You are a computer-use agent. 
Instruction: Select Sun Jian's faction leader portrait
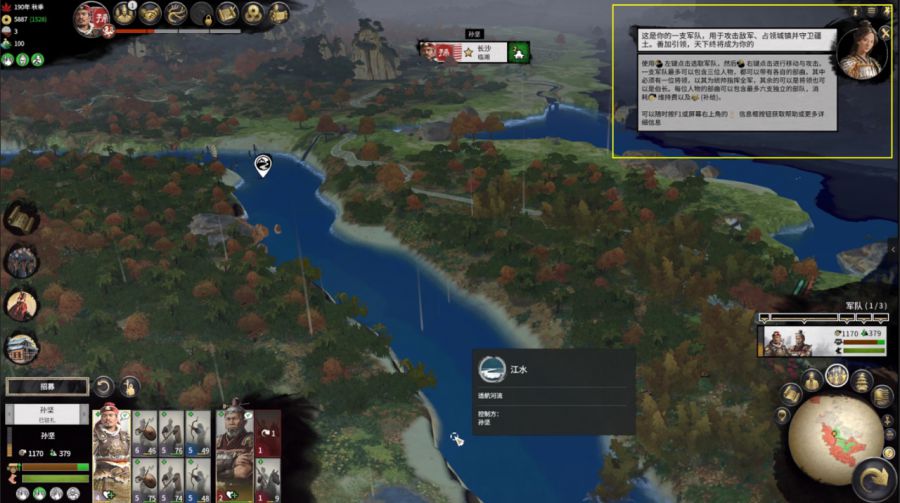pos(92,17)
